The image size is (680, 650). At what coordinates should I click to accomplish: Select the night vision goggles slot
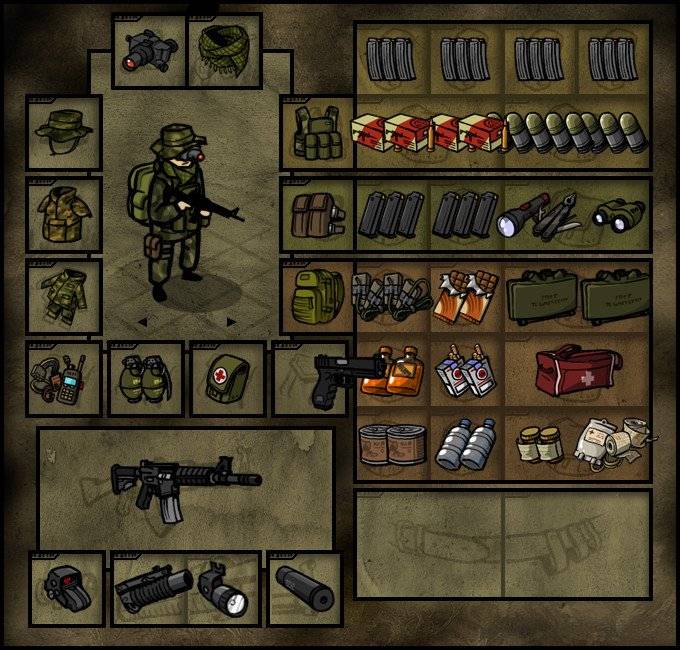point(149,51)
